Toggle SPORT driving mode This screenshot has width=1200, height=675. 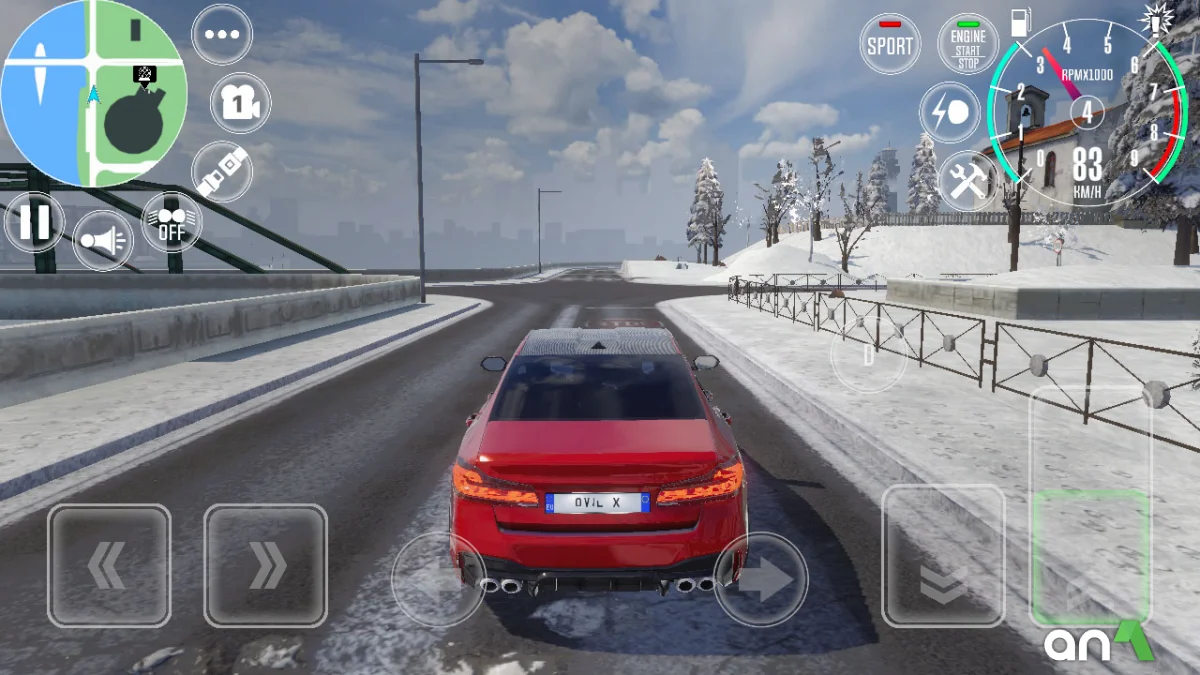tap(890, 45)
